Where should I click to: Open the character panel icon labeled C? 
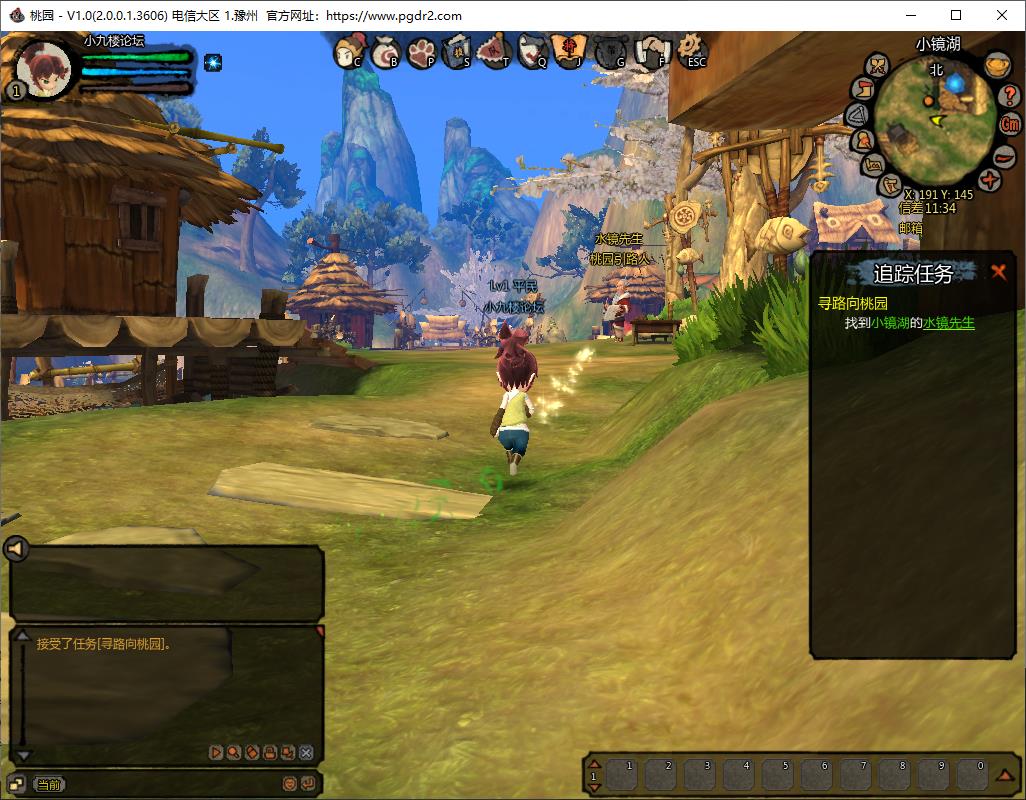[348, 50]
